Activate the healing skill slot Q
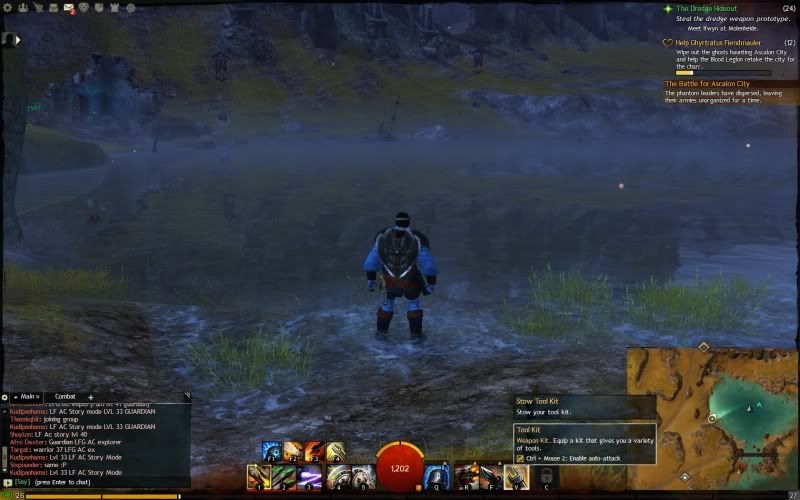 (436, 477)
